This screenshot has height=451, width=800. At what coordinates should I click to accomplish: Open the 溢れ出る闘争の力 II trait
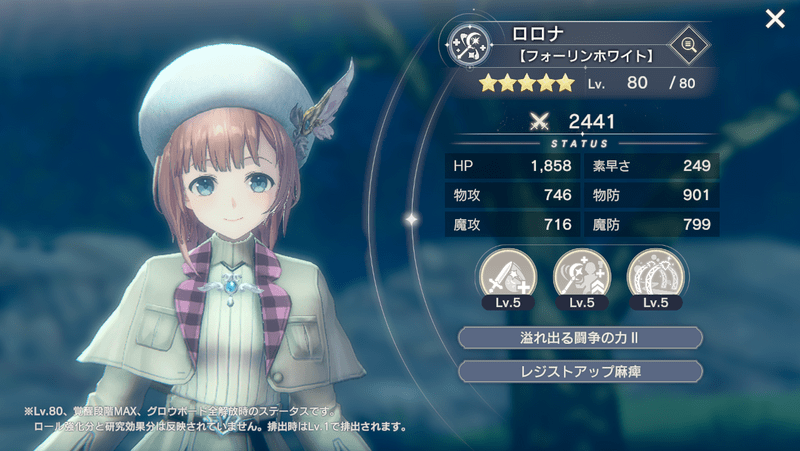coord(580,338)
